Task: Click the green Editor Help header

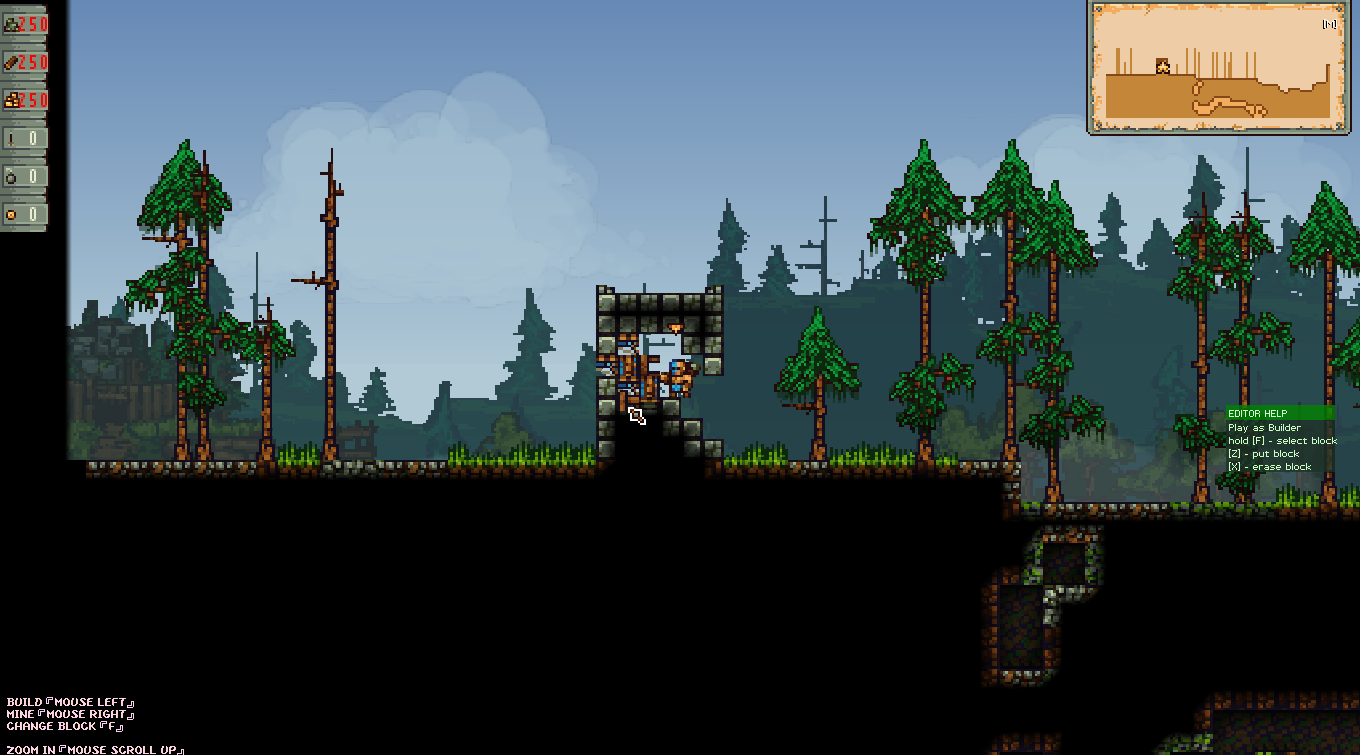Action: [1280, 413]
